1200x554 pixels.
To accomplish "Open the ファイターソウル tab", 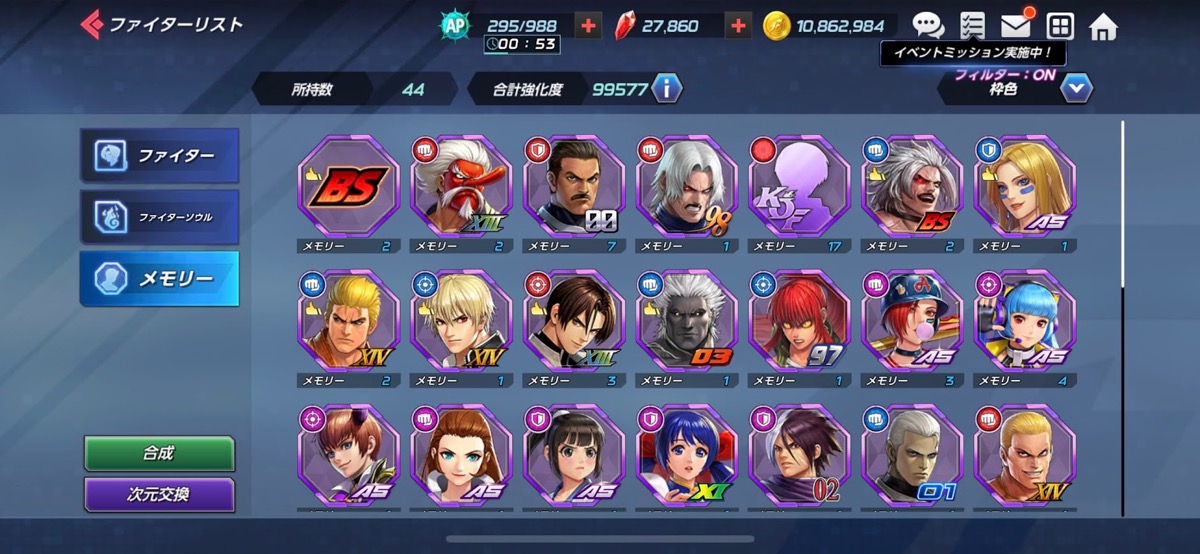I will pyautogui.click(x=160, y=216).
